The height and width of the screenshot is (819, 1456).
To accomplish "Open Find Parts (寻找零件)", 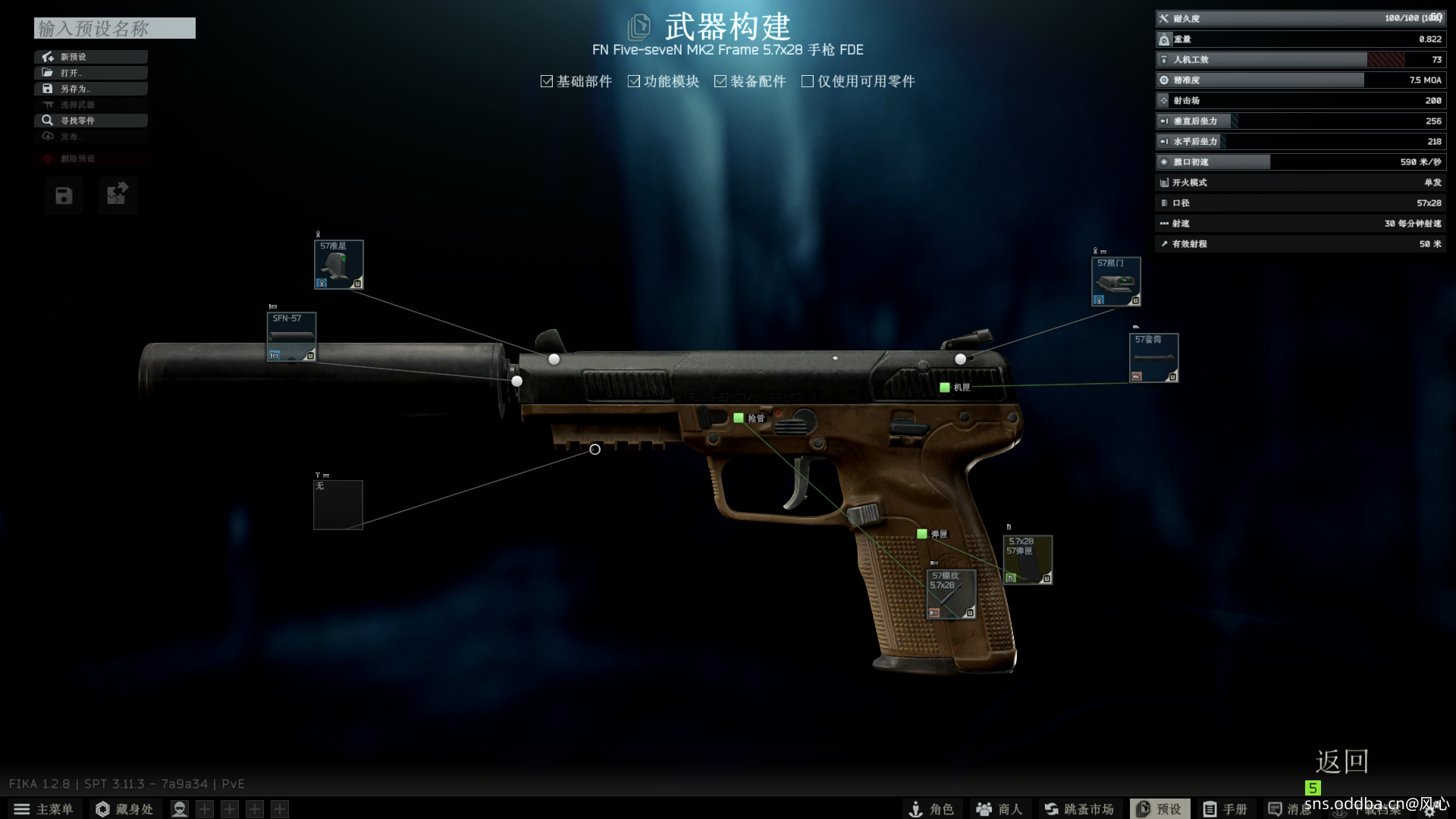I will click(x=90, y=121).
